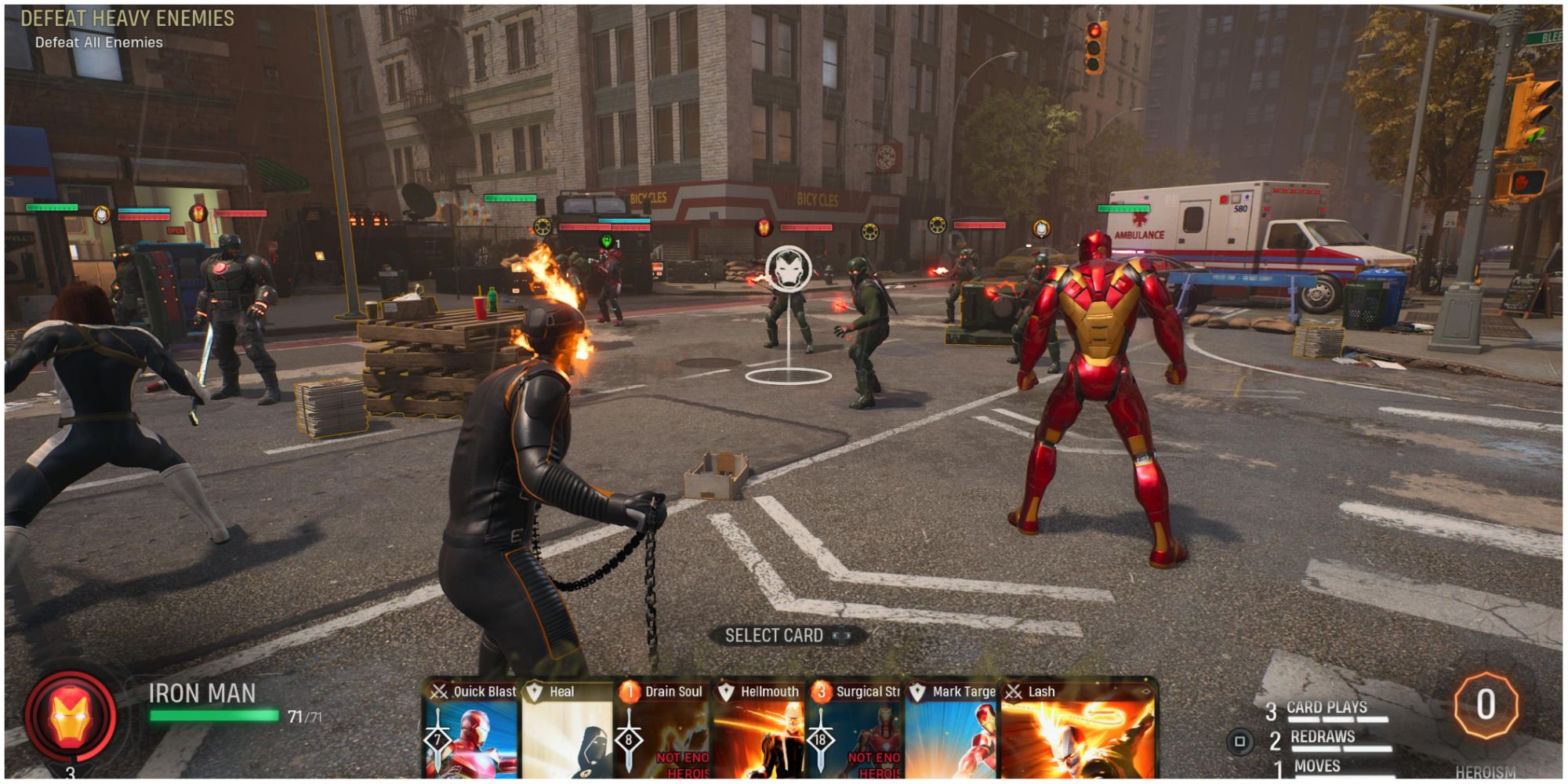This screenshot has height=784, width=1568.
Task: Click the Defeat All Enemies objective text
Action: (x=98, y=43)
